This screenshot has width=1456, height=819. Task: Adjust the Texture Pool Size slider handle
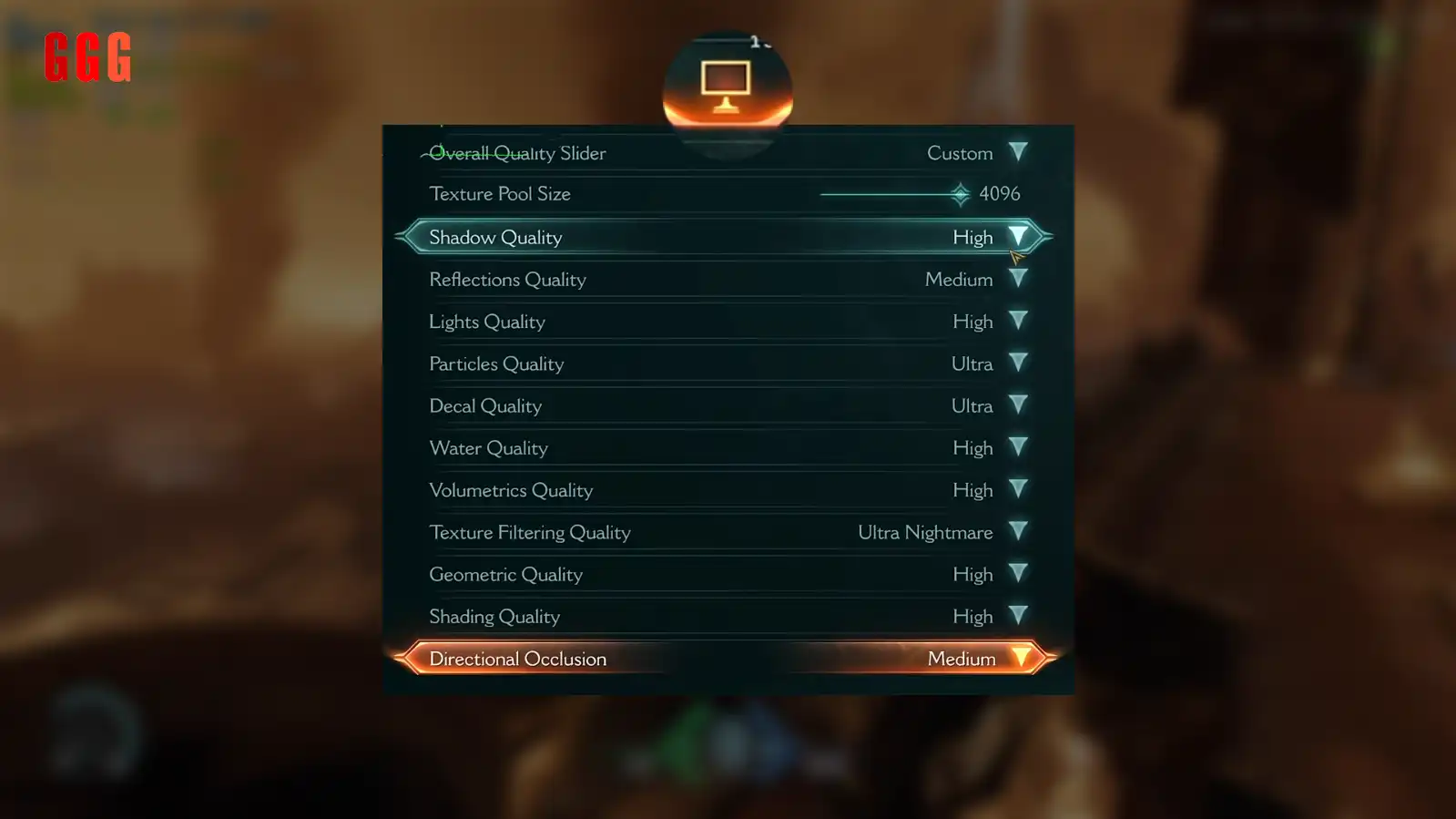[x=960, y=194]
